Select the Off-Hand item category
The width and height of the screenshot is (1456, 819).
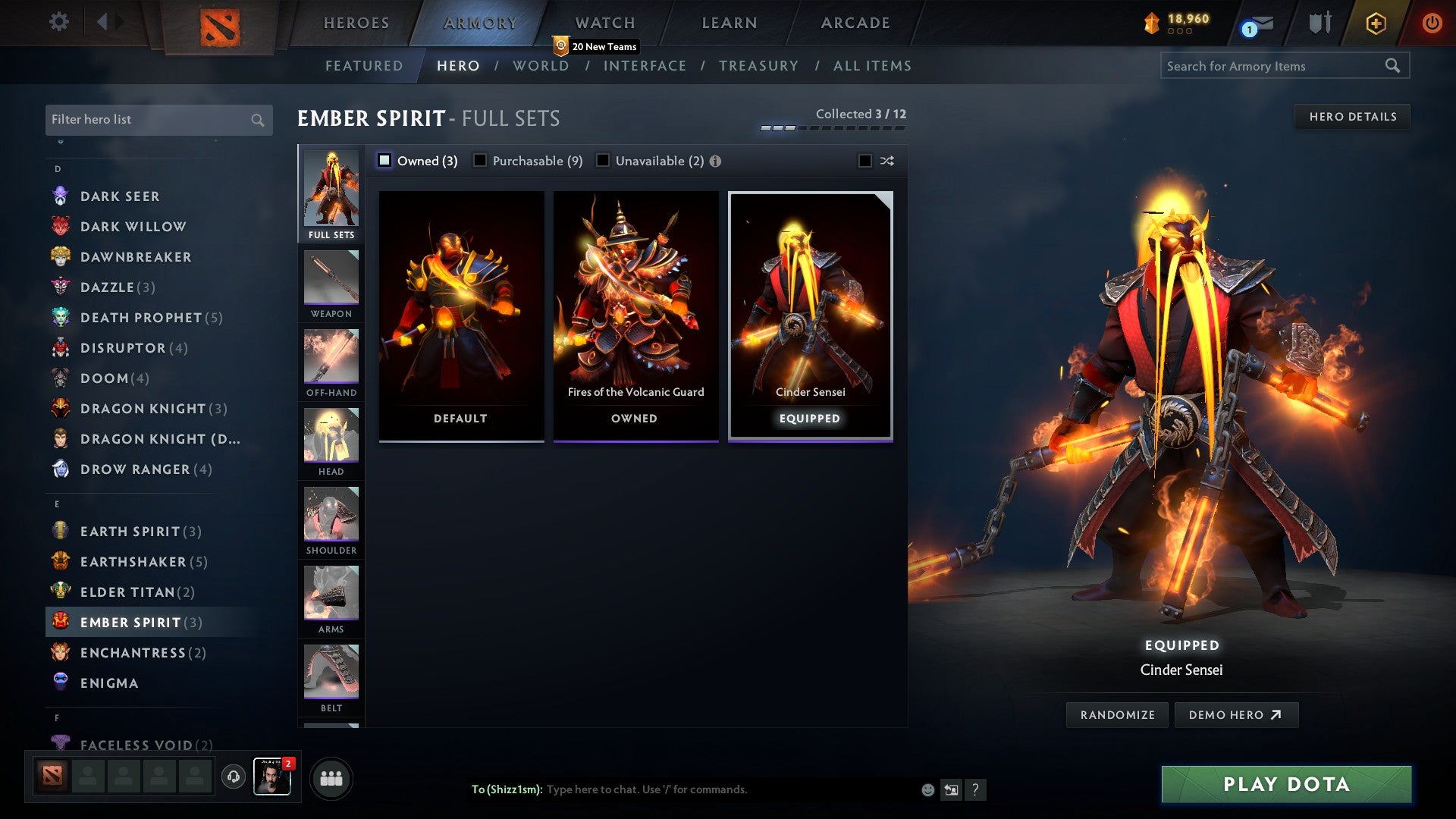point(331,360)
